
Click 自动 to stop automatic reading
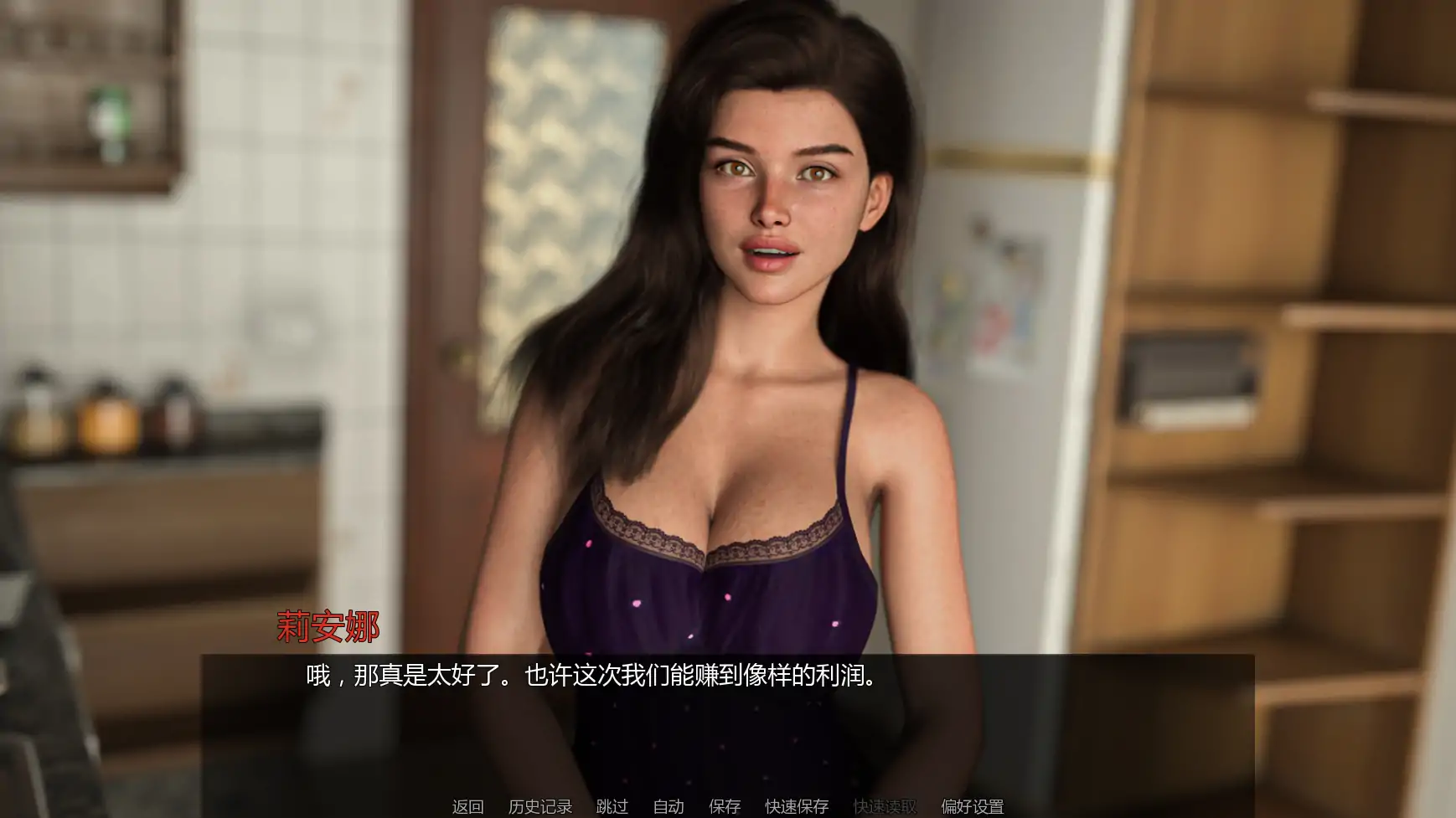click(667, 807)
